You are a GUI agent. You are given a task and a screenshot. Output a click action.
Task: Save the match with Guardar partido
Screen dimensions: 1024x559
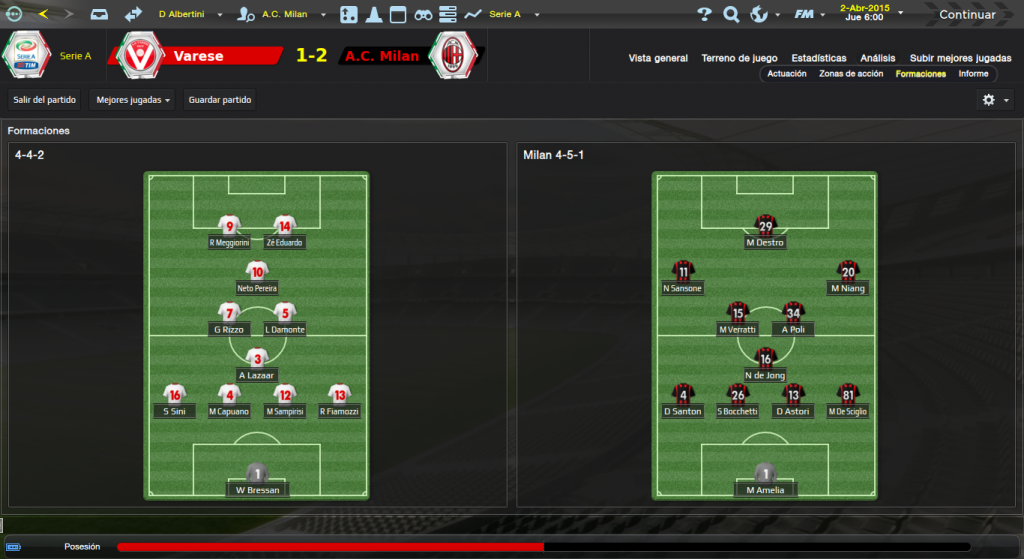coord(220,100)
